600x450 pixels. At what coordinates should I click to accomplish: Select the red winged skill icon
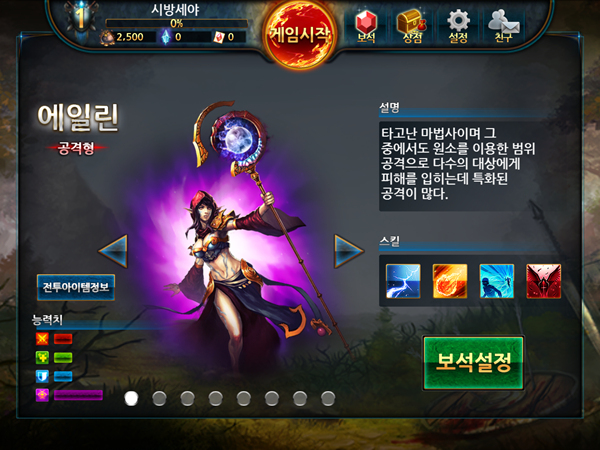(x=543, y=281)
